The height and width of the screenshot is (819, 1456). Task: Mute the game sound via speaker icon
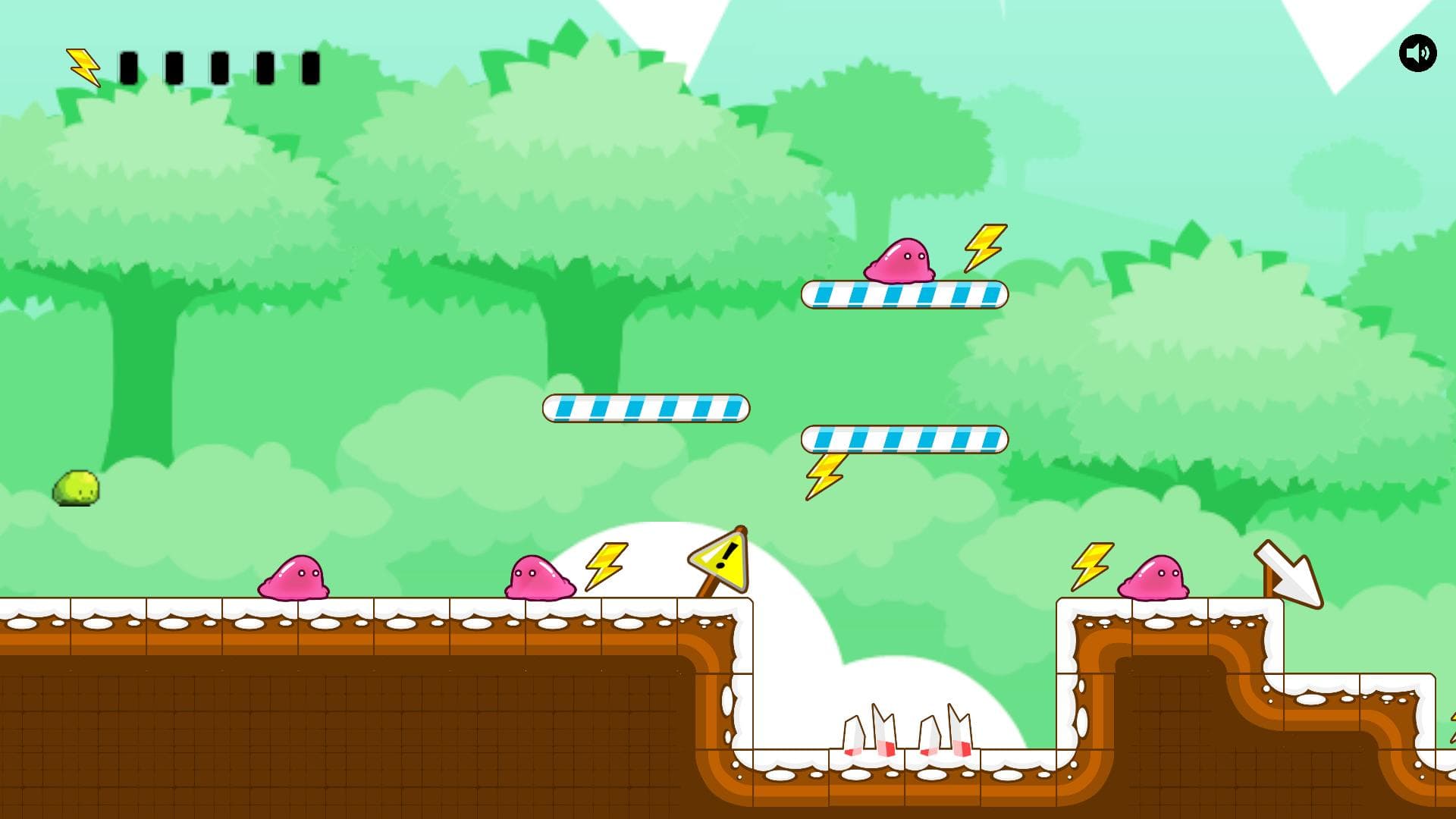(x=1417, y=53)
